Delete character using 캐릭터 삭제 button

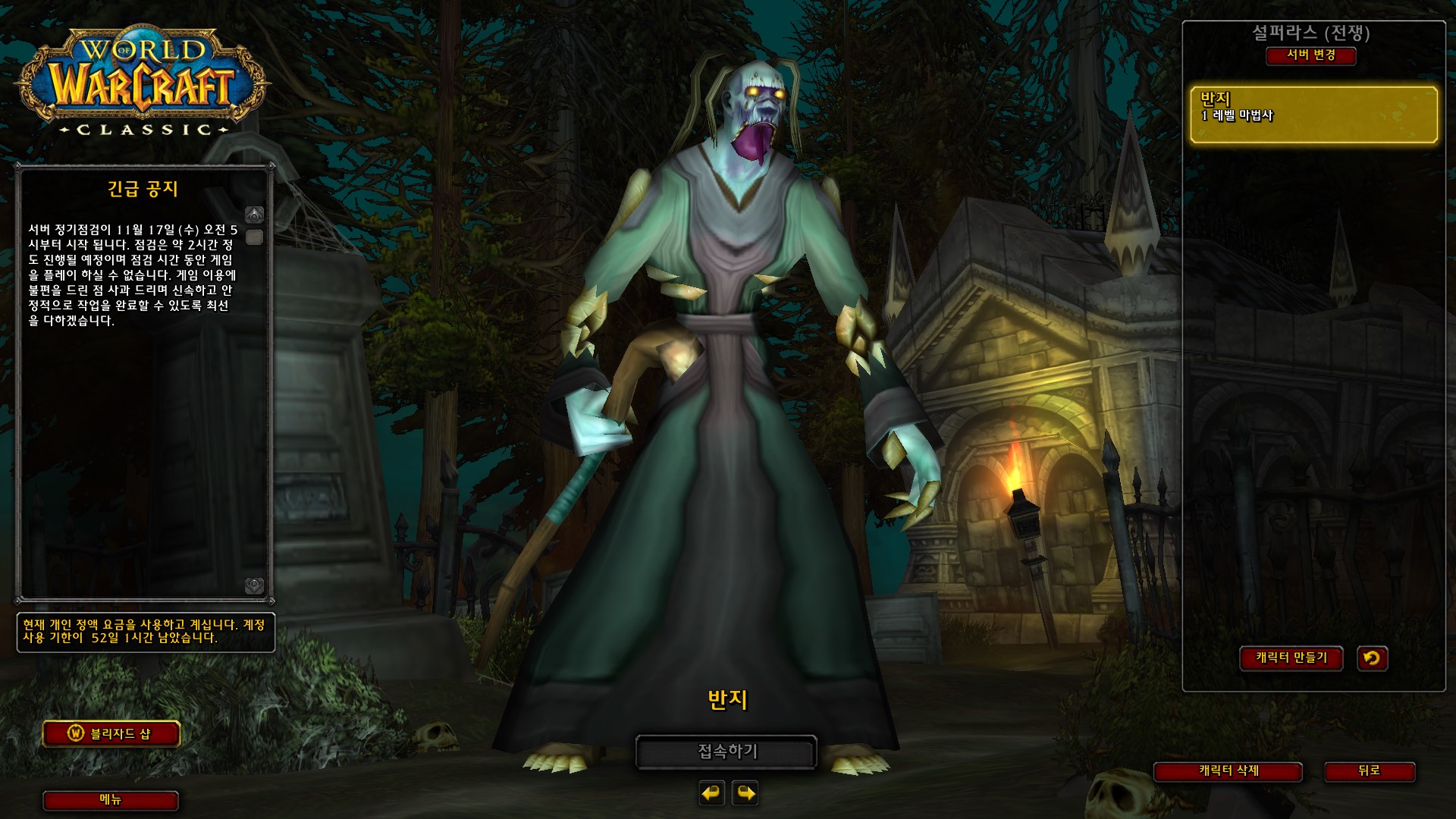pyautogui.click(x=1228, y=771)
